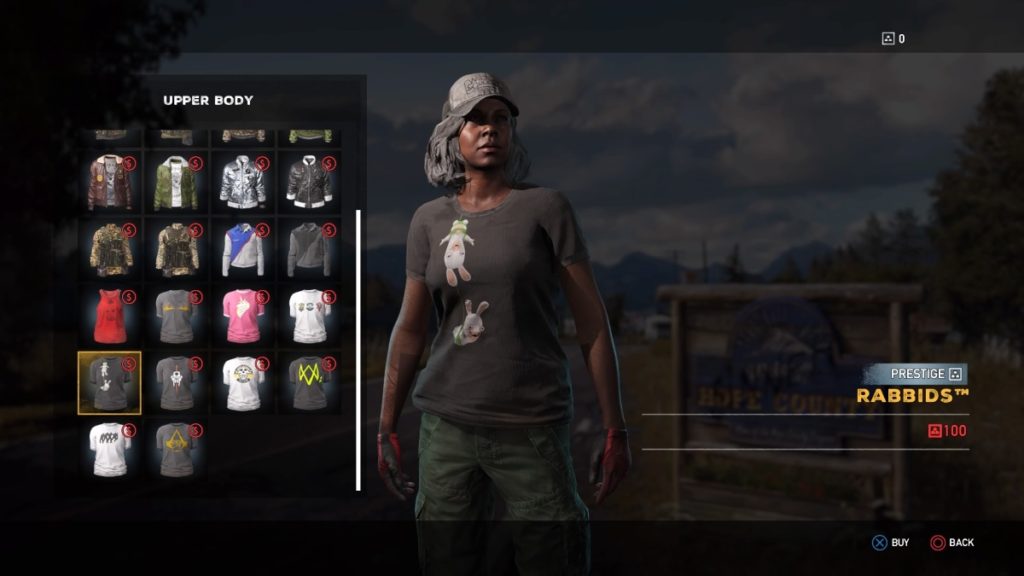Select the gray tee with green logo
This screenshot has width=1024, height=576.
click(309, 382)
